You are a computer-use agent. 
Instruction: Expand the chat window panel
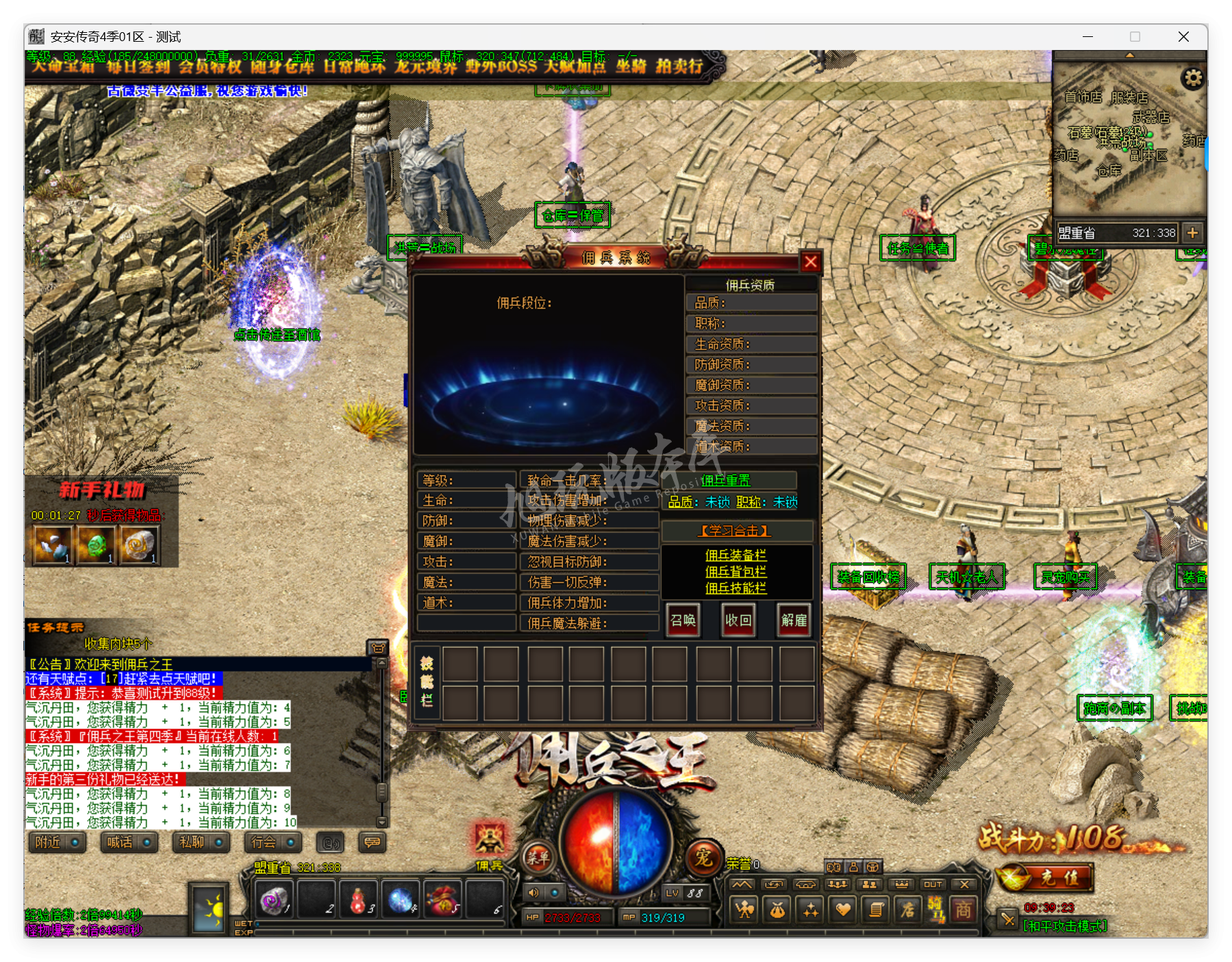378,648
